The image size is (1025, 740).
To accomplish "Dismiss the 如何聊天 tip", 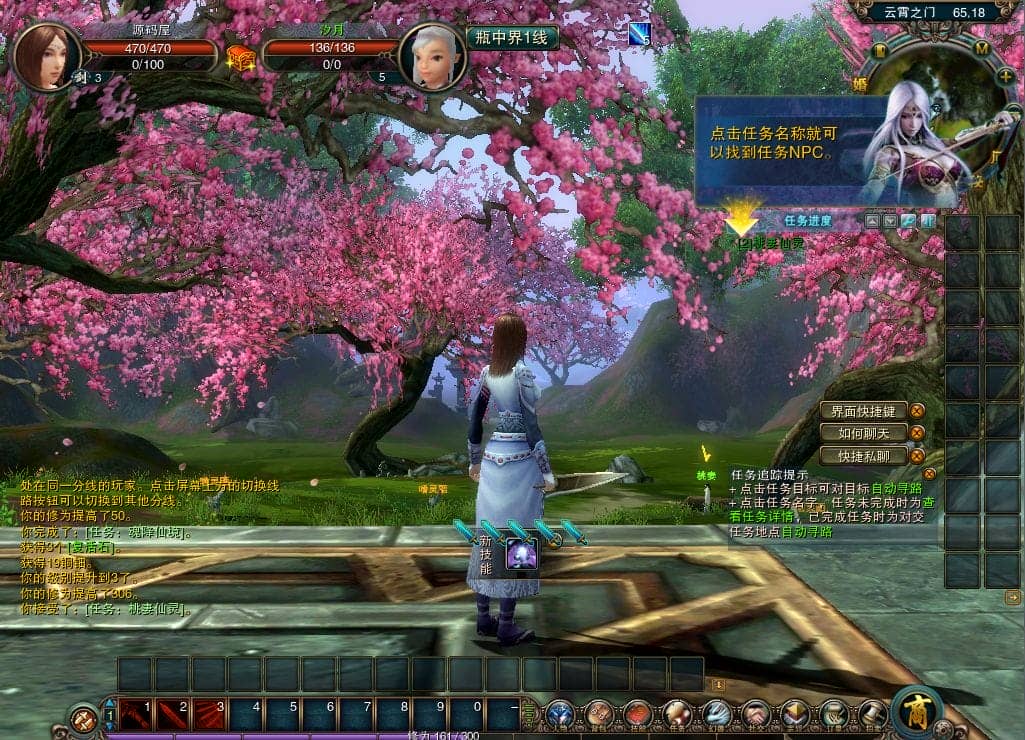I will click(917, 433).
